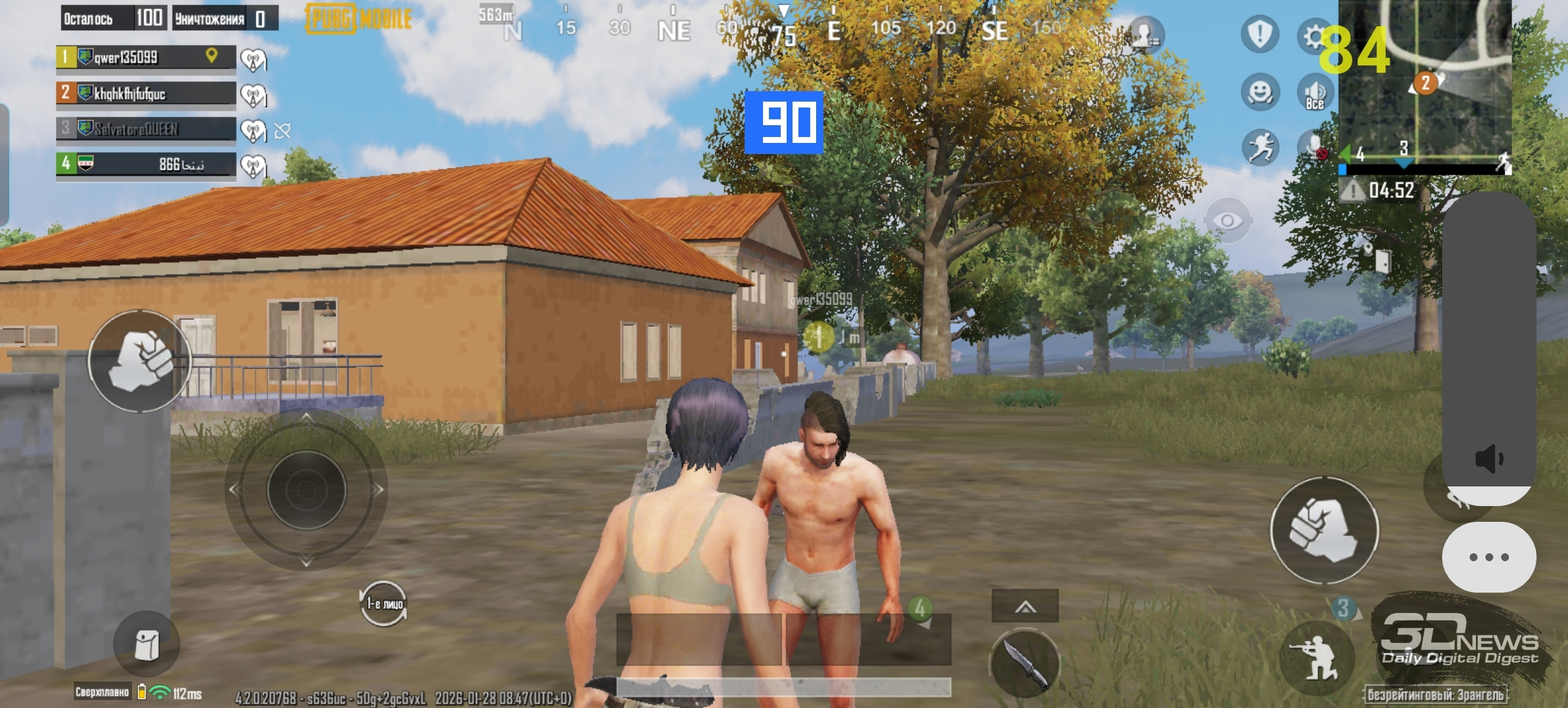The width and height of the screenshot is (1568, 708).
Task: Open the emoji smiley menu
Action: [x=1259, y=92]
